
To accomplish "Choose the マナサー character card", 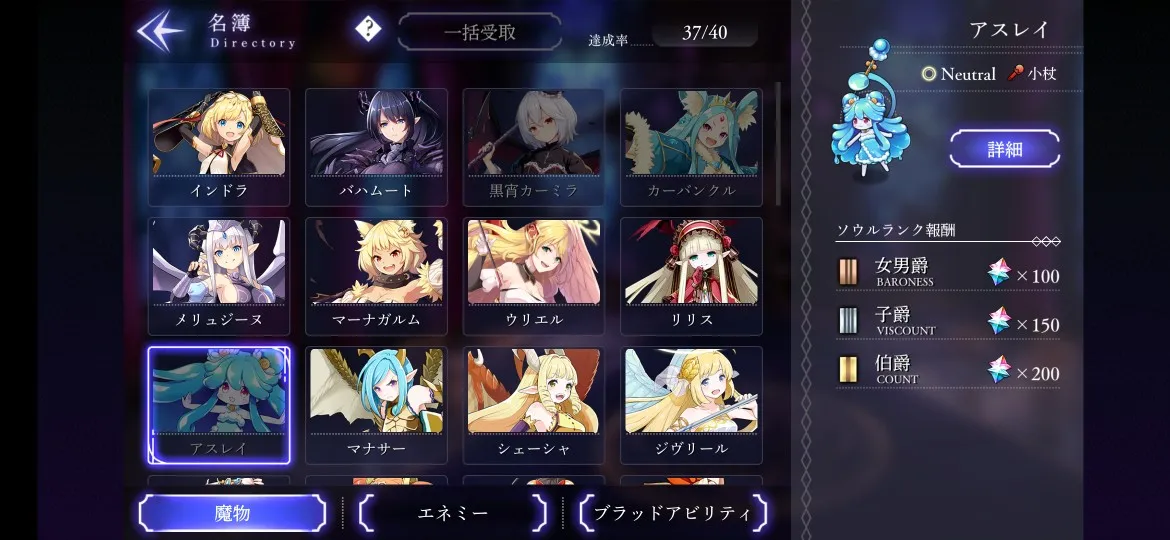I will coord(376,404).
